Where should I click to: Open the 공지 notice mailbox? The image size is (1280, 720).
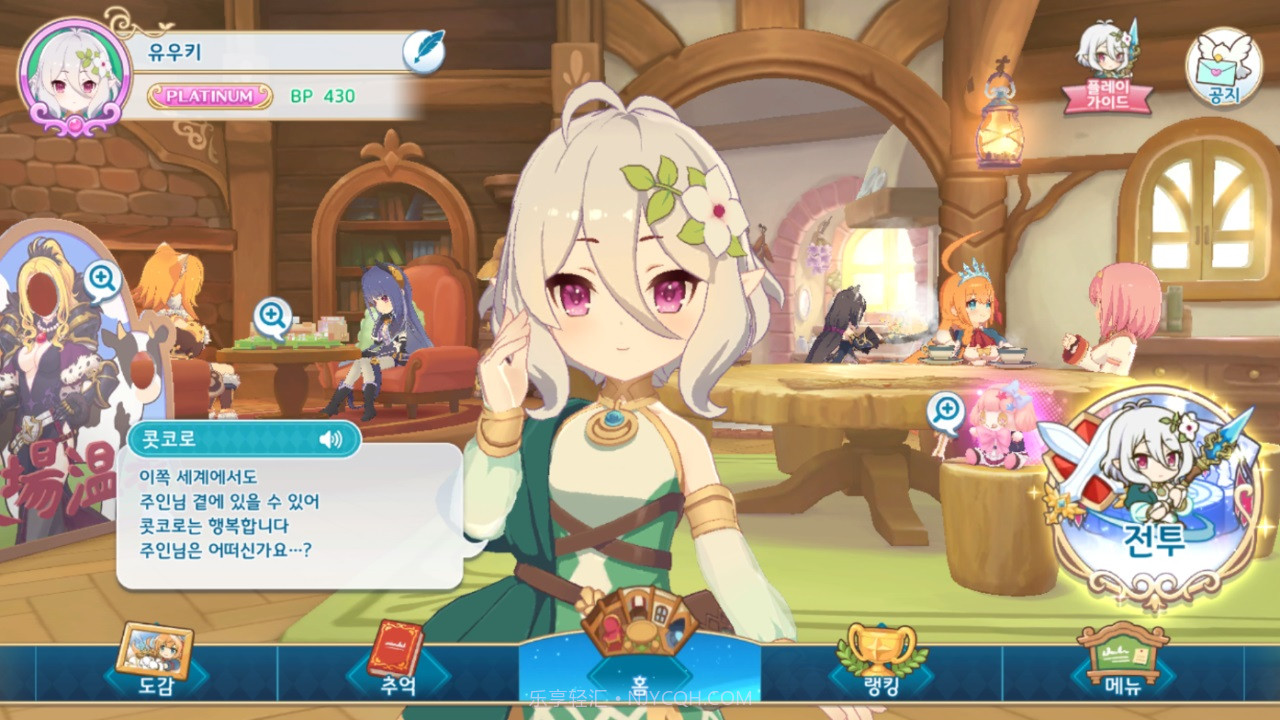1223,68
